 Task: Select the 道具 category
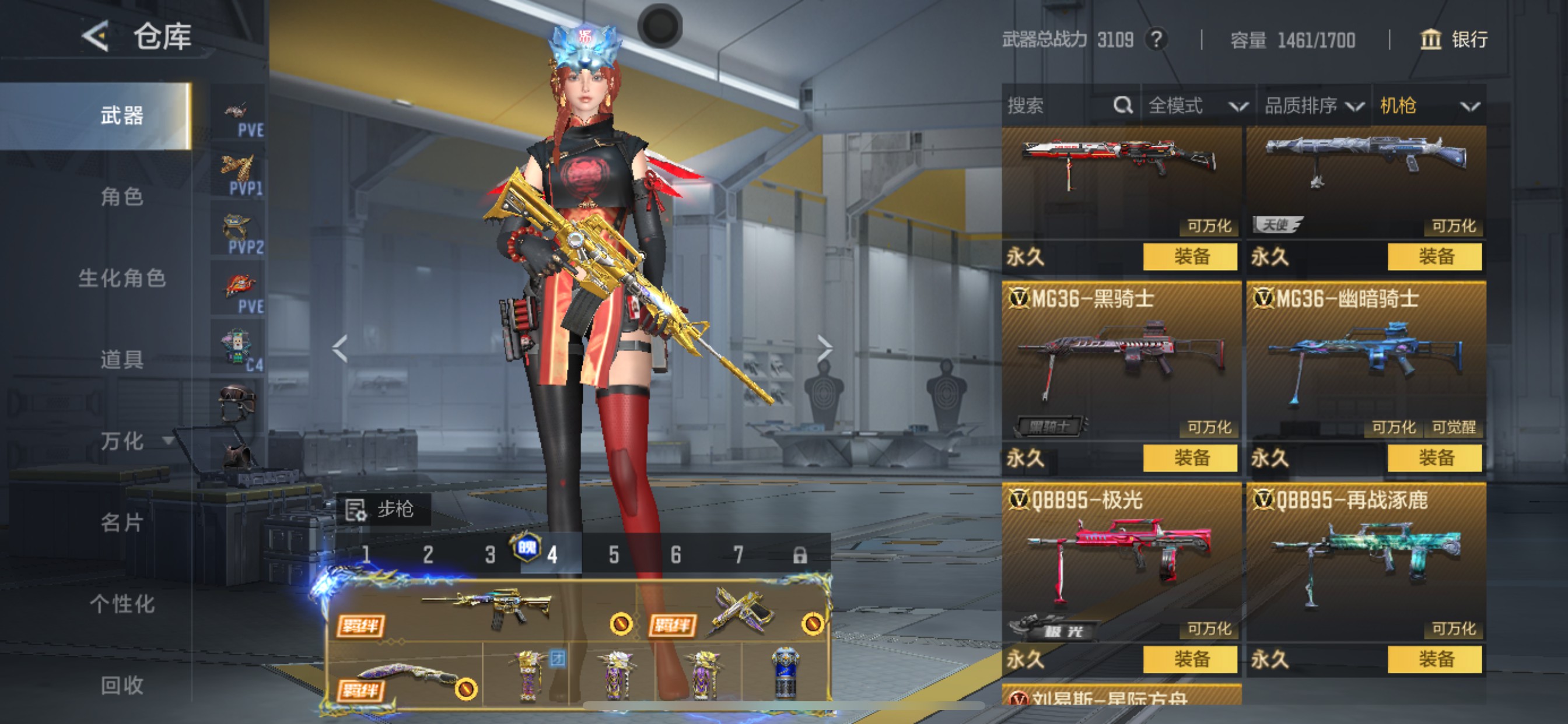click(122, 359)
